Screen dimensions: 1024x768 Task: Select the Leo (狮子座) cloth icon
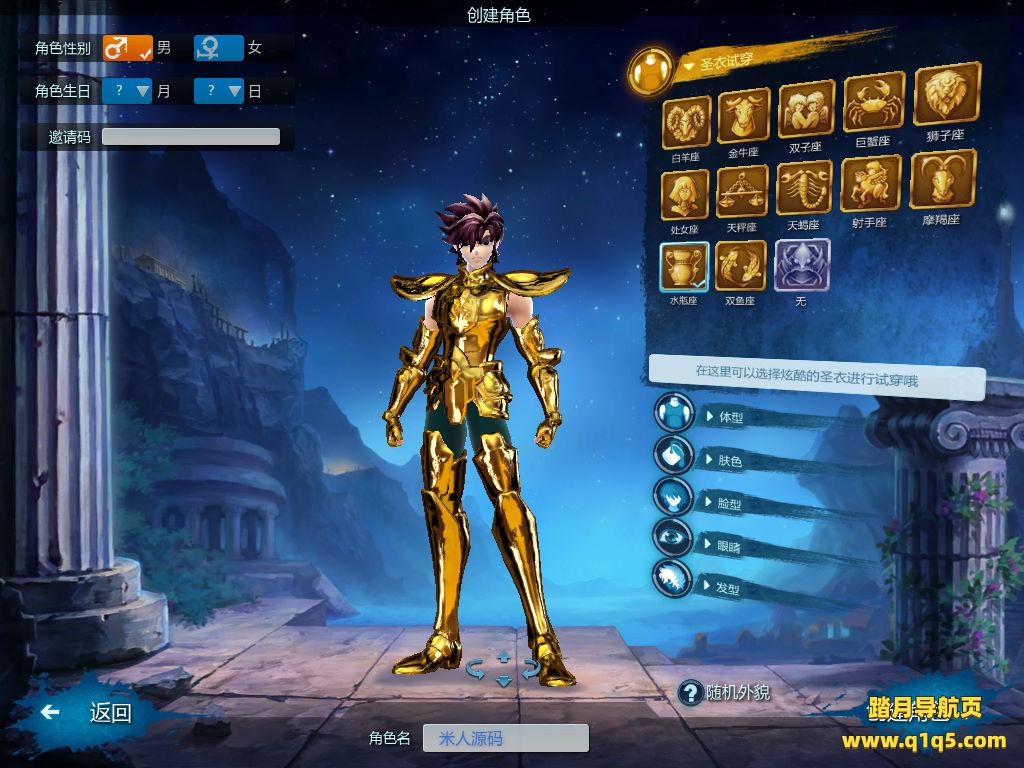pyautogui.click(x=945, y=95)
